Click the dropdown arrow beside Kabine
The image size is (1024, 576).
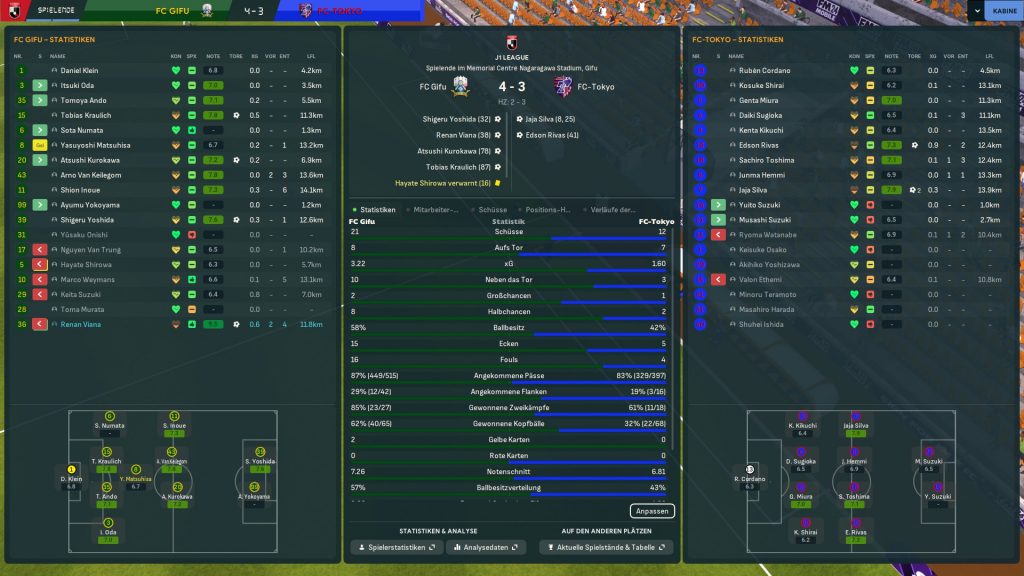976,11
